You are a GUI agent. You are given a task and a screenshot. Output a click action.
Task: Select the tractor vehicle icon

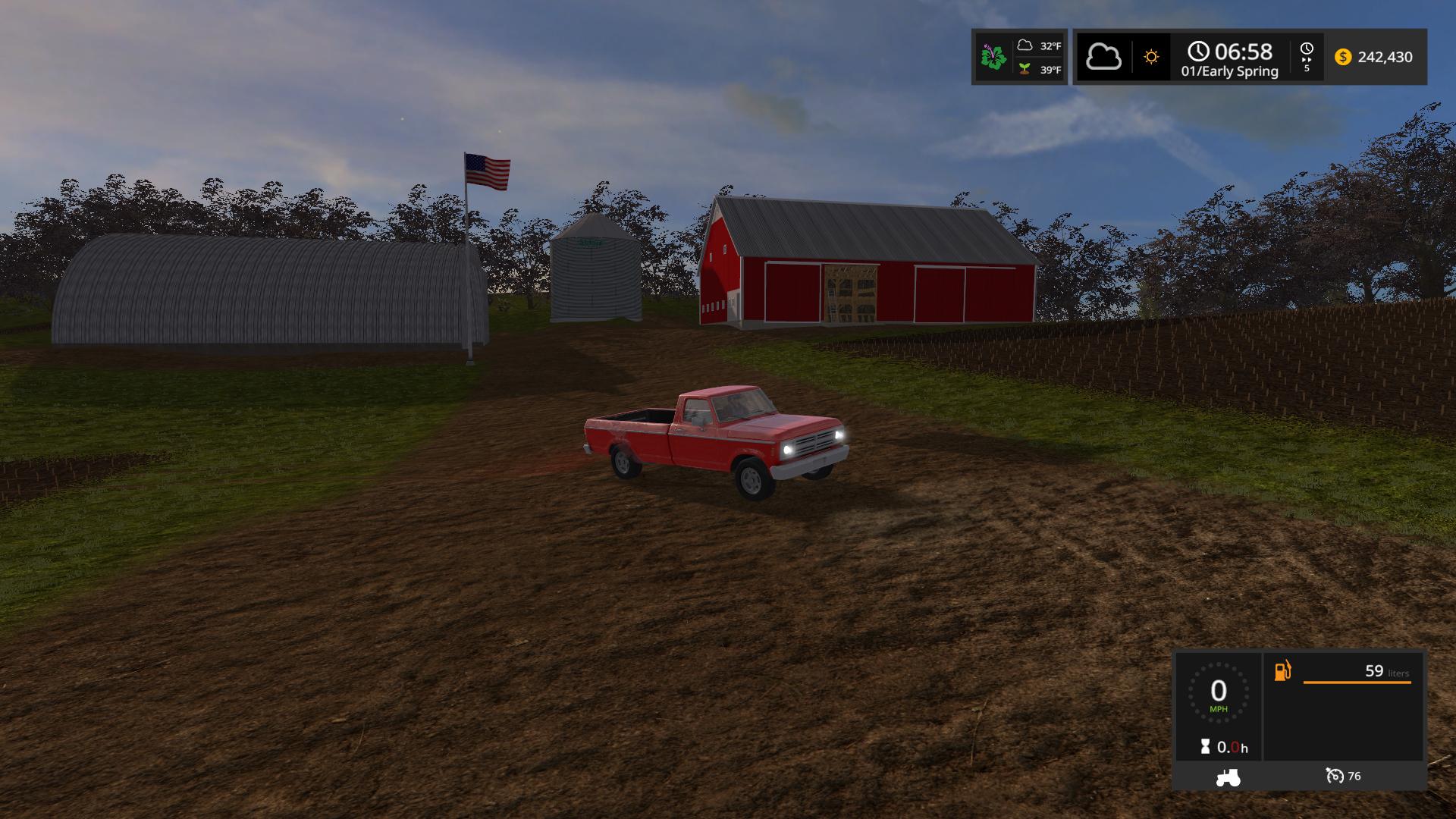coord(1228,777)
